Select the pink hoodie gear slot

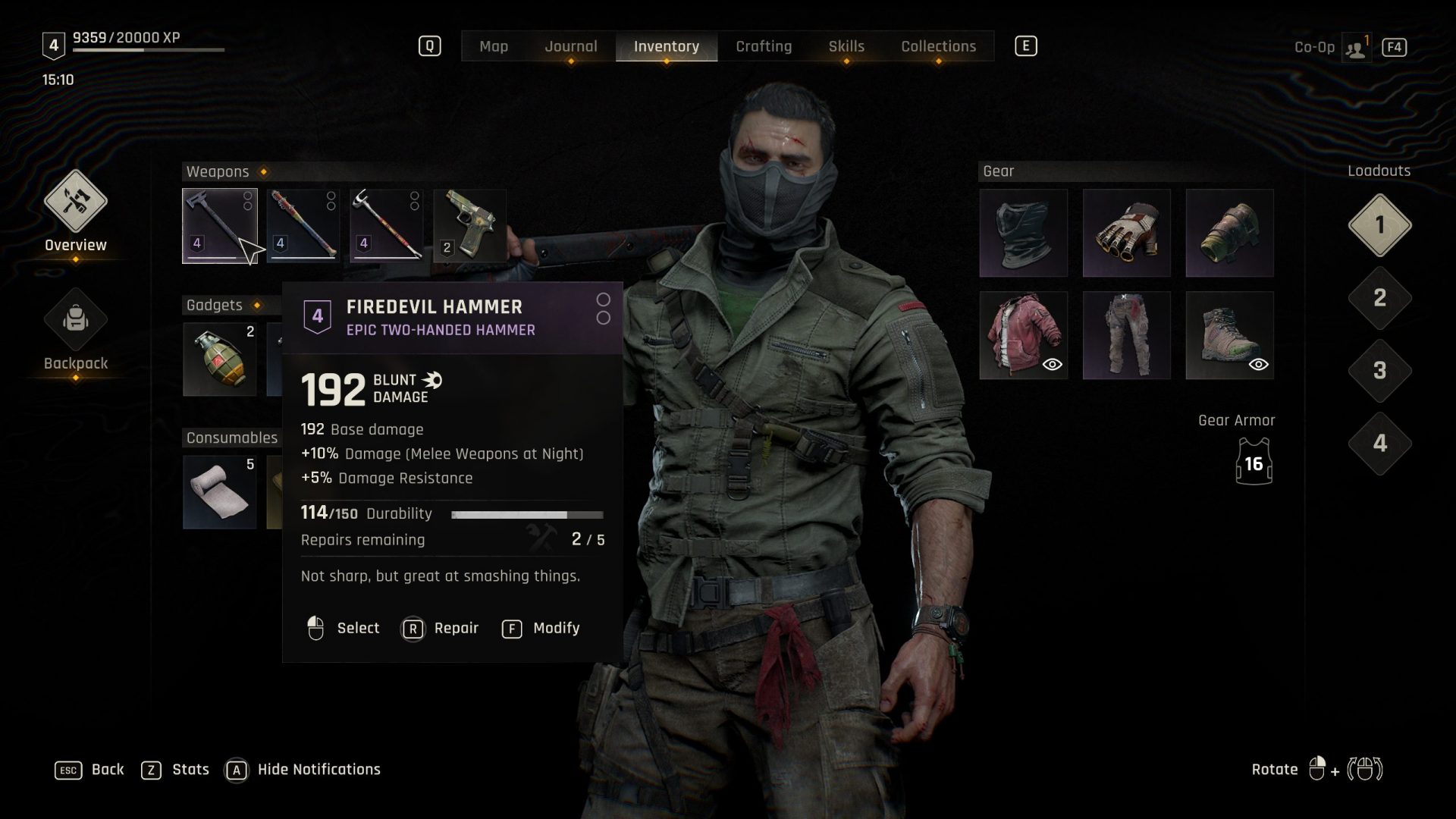pos(1022,334)
